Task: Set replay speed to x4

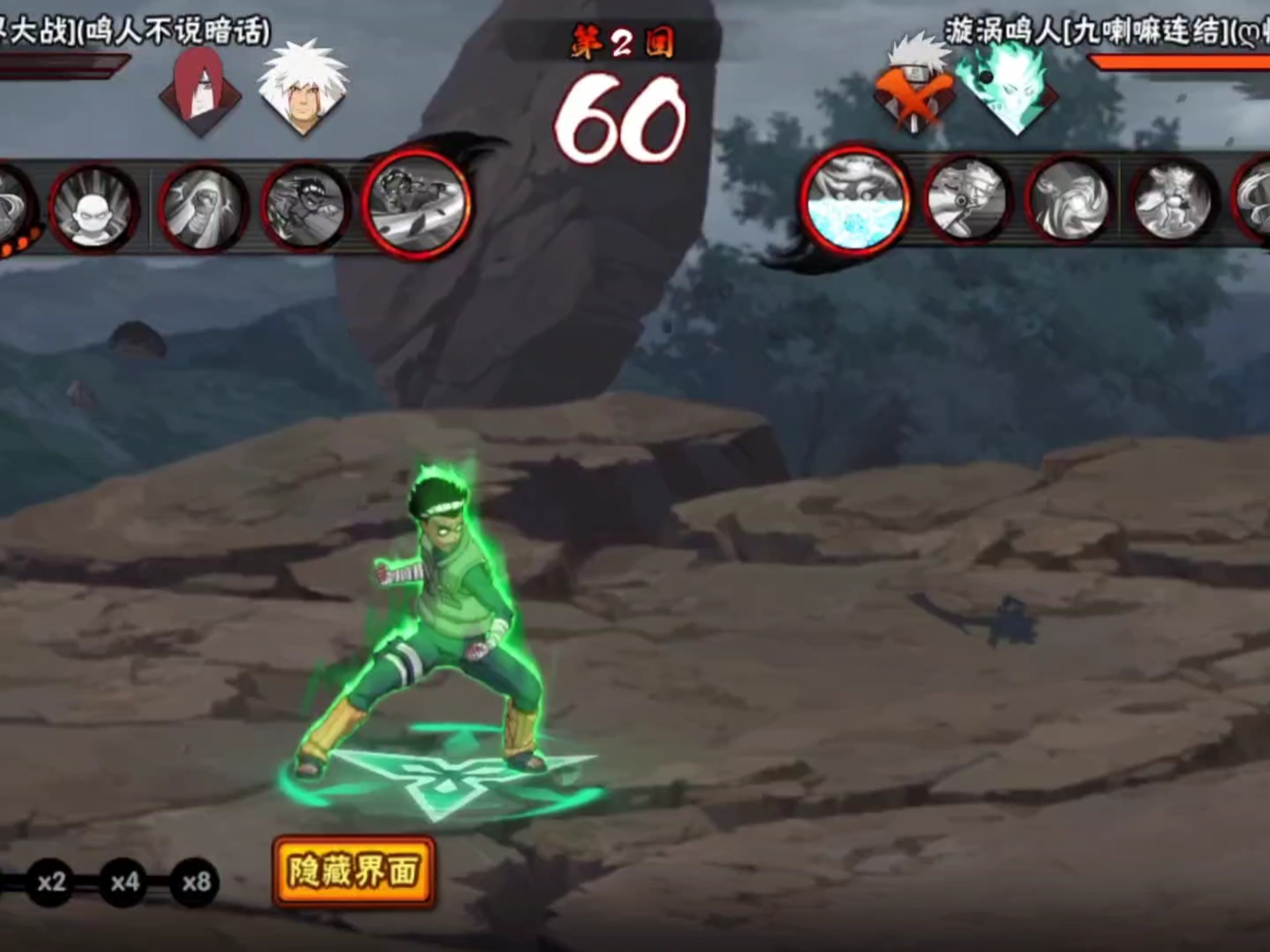Action: pos(124,882)
